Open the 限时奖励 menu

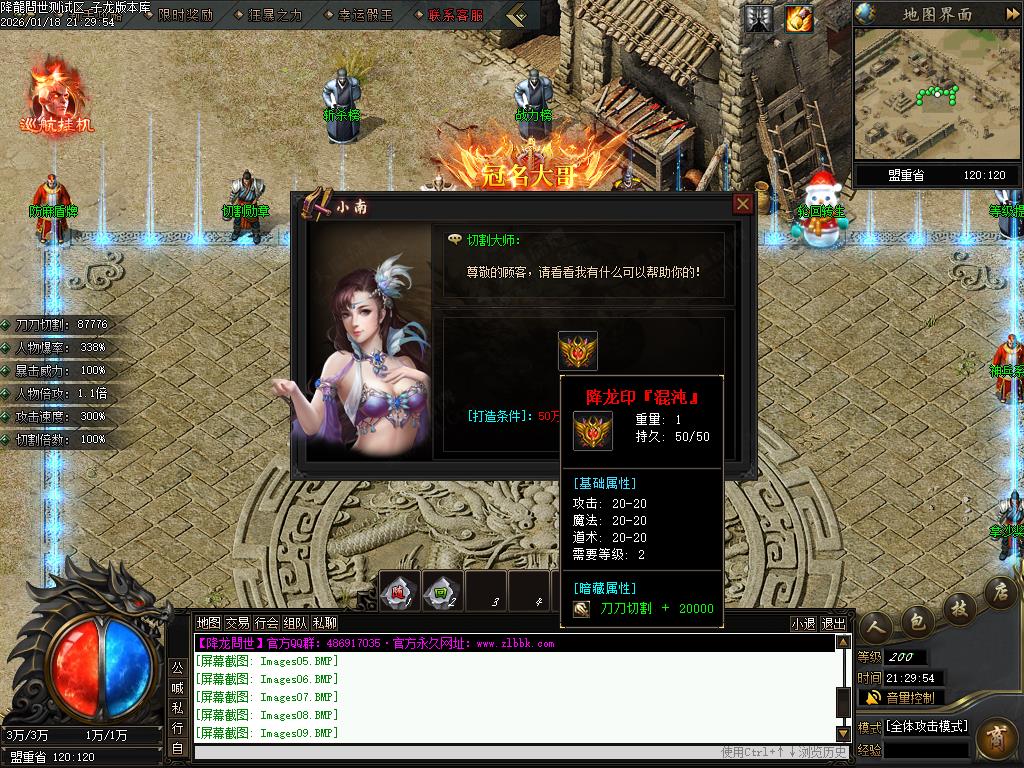coord(185,15)
